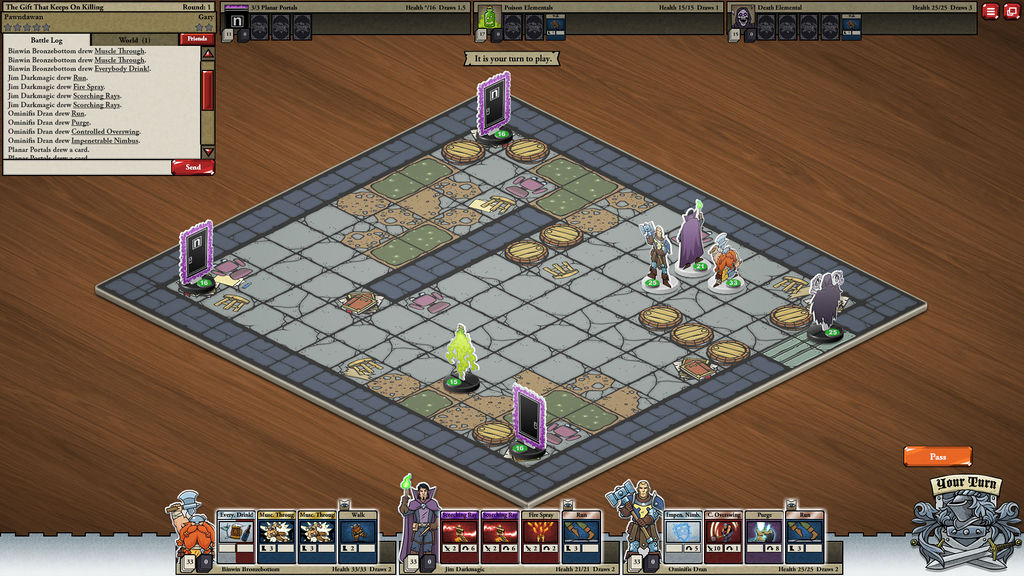Open the red main menu button
Screen dimensions: 1024x576
(990, 11)
